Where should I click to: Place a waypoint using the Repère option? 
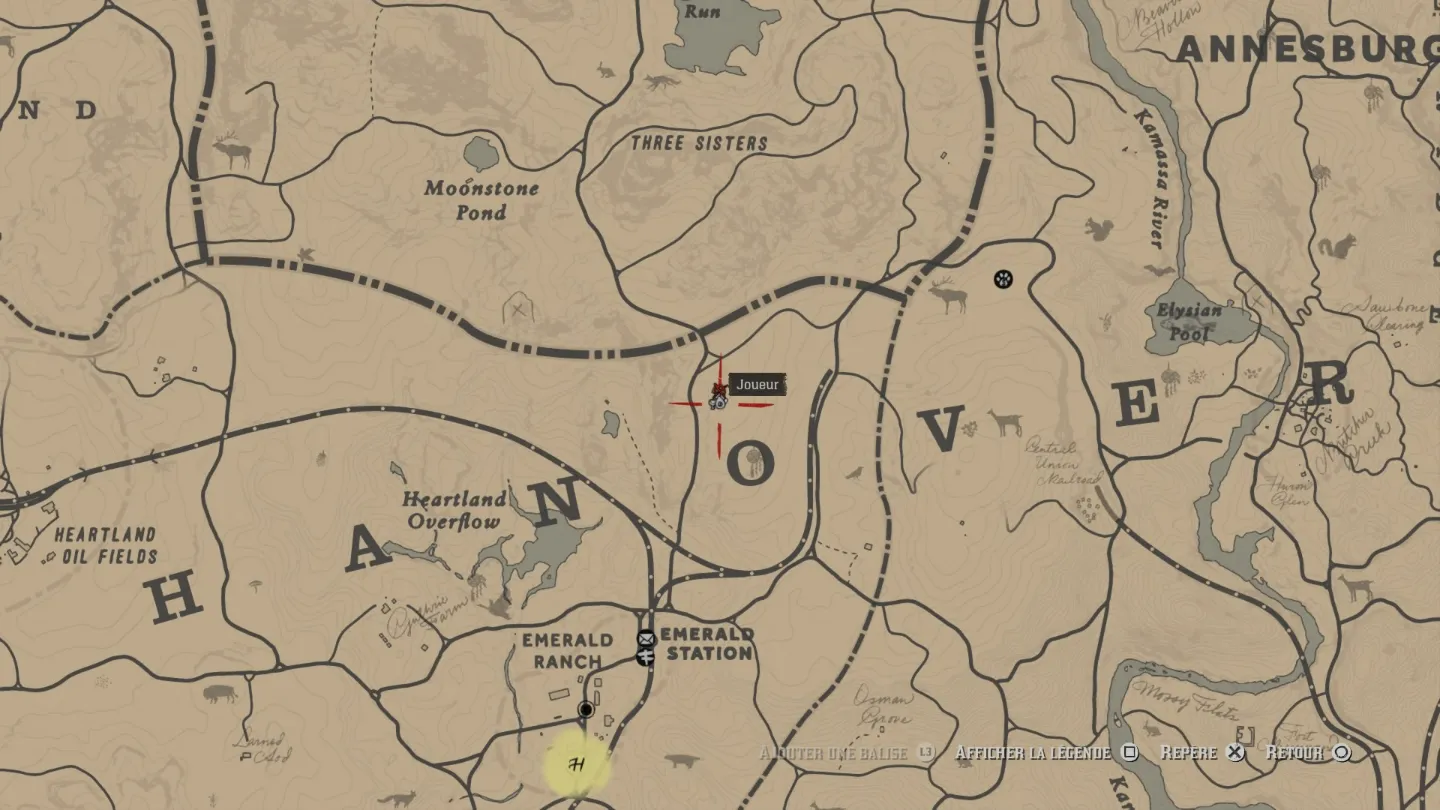pyautogui.click(x=1202, y=752)
